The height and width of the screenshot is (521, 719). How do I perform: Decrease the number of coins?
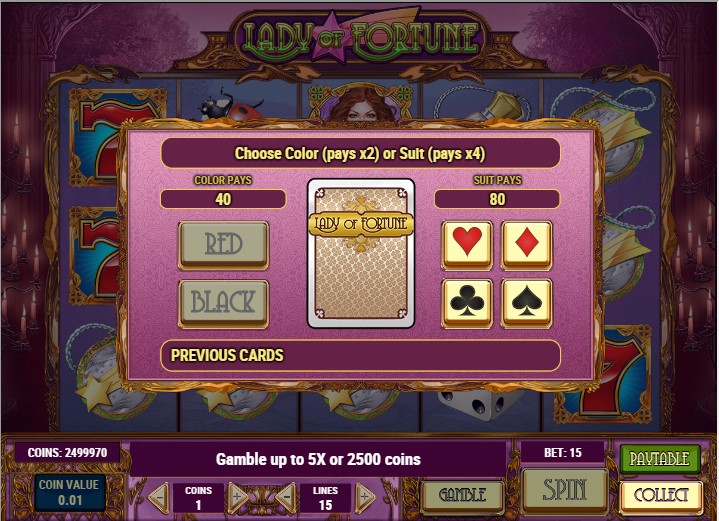click(158, 496)
